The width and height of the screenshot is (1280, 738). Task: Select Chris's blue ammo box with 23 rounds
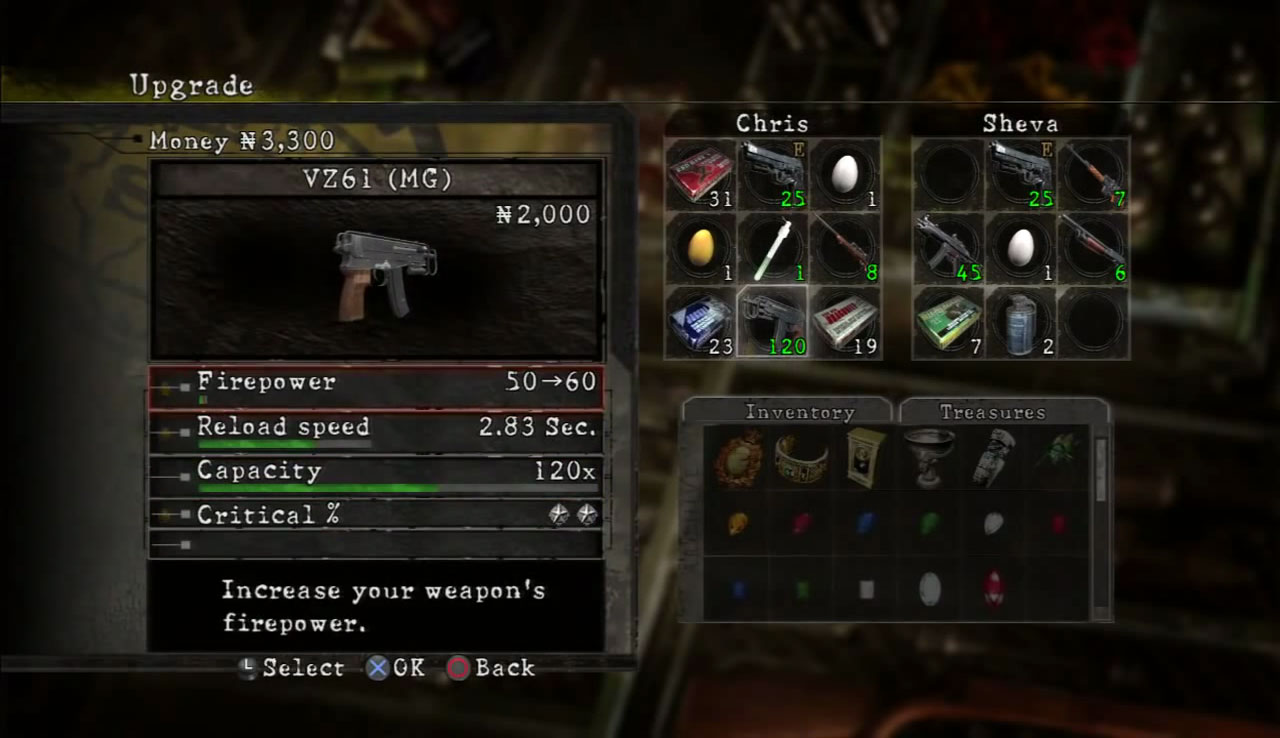click(700, 323)
